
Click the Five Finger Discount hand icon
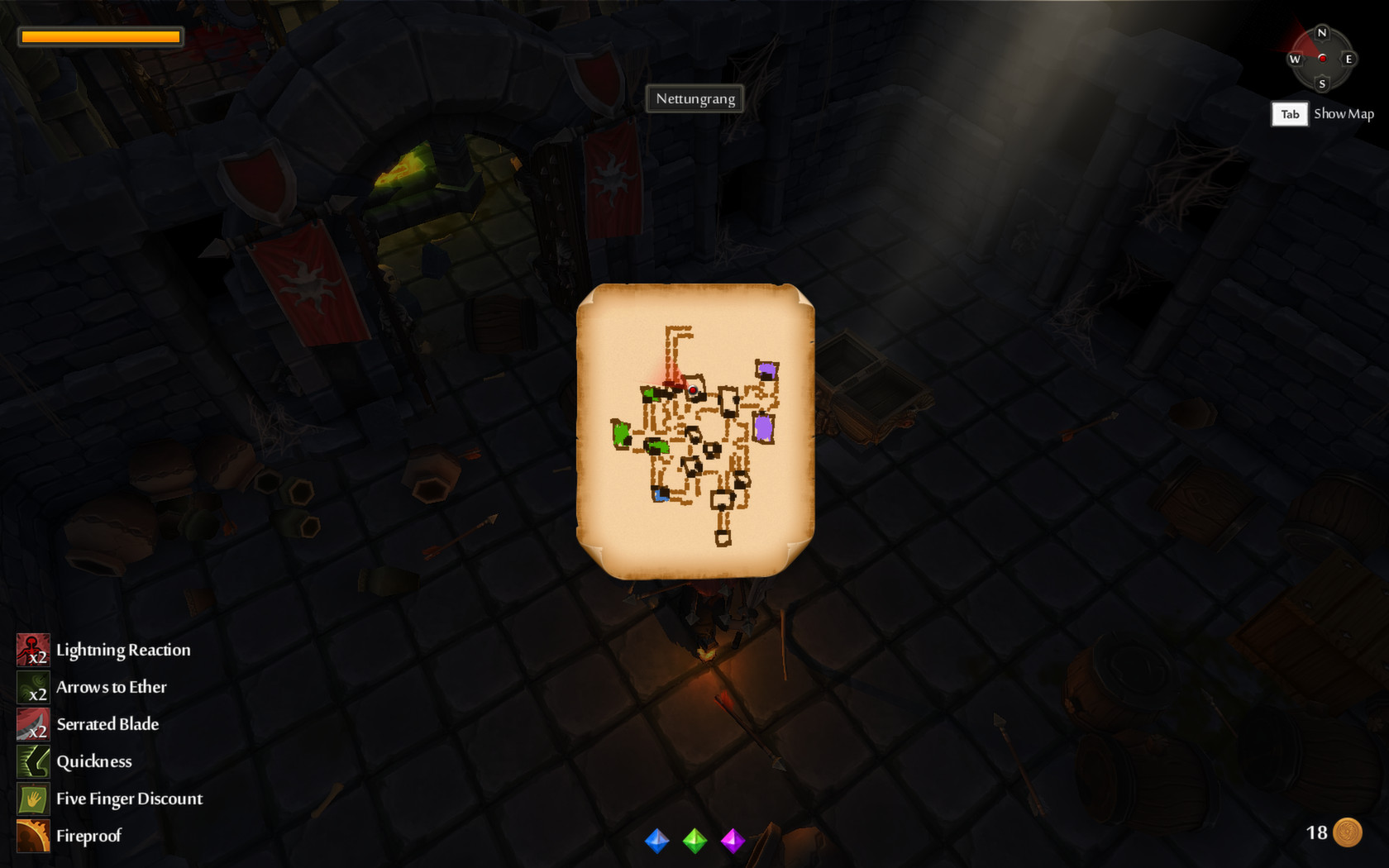pyautogui.click(x=31, y=799)
